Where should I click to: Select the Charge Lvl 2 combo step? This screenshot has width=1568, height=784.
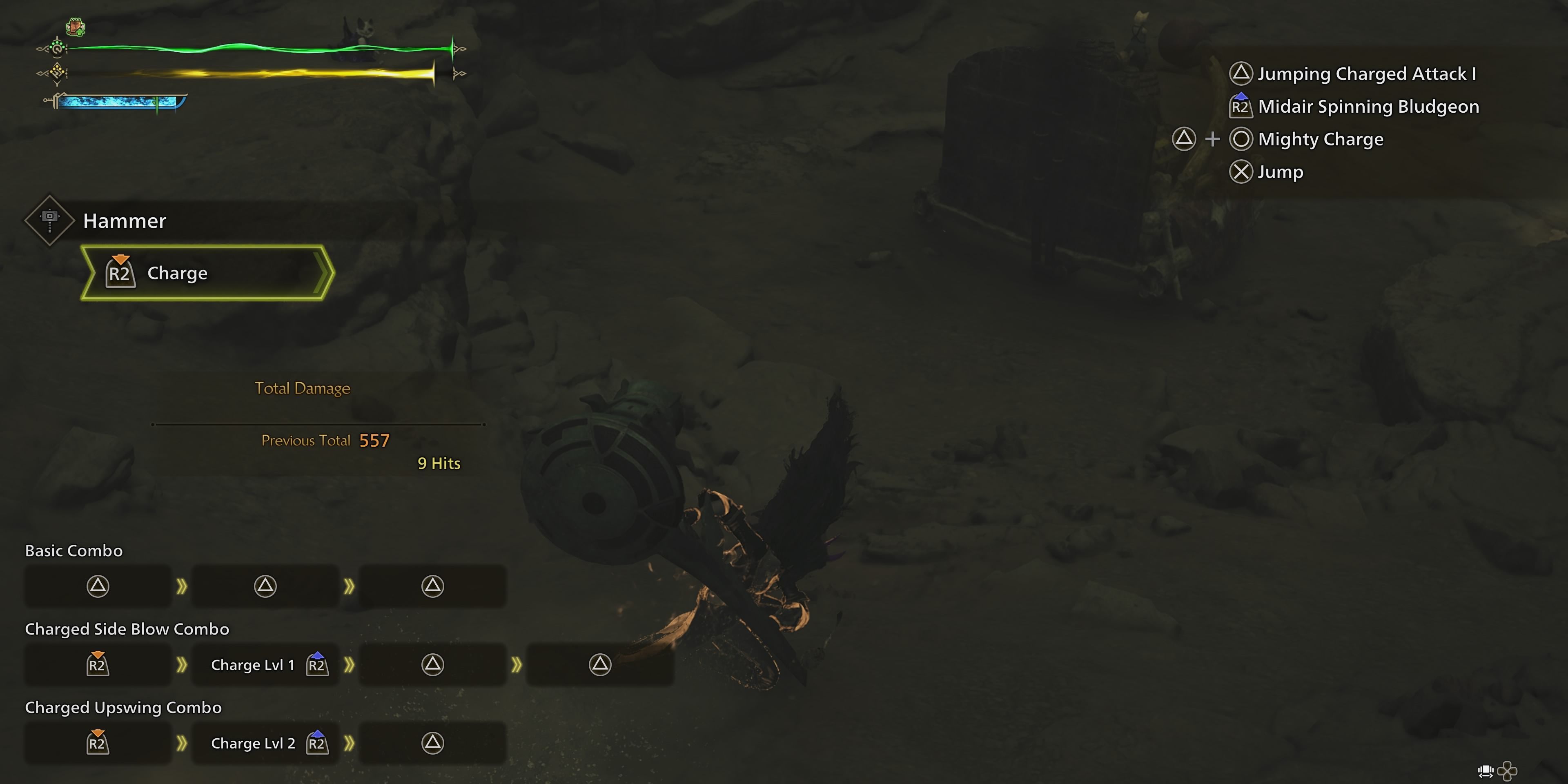(265, 743)
